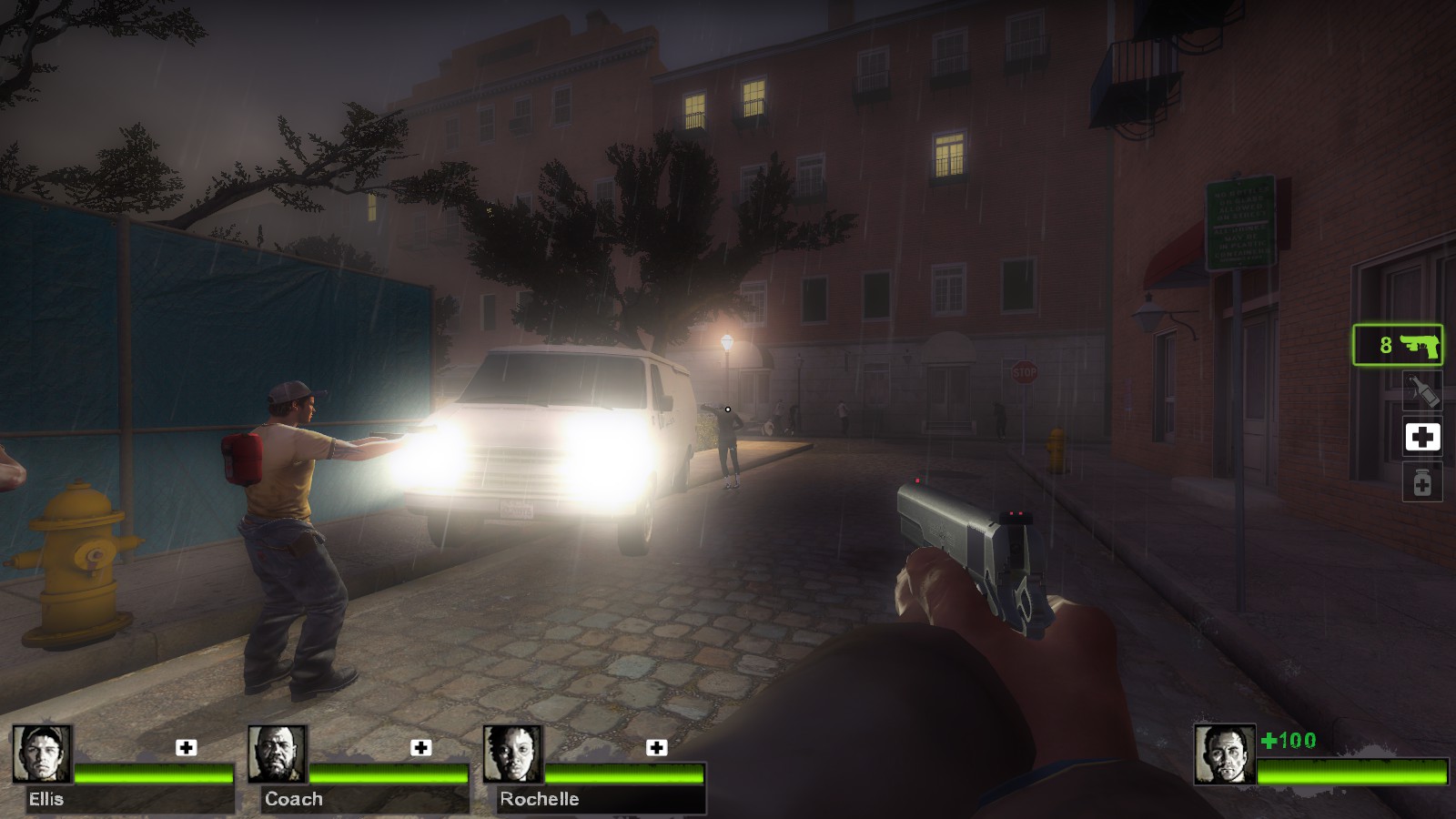The image size is (1456, 819).
Task: Choose the first aid kit slot
Action: click(1422, 438)
